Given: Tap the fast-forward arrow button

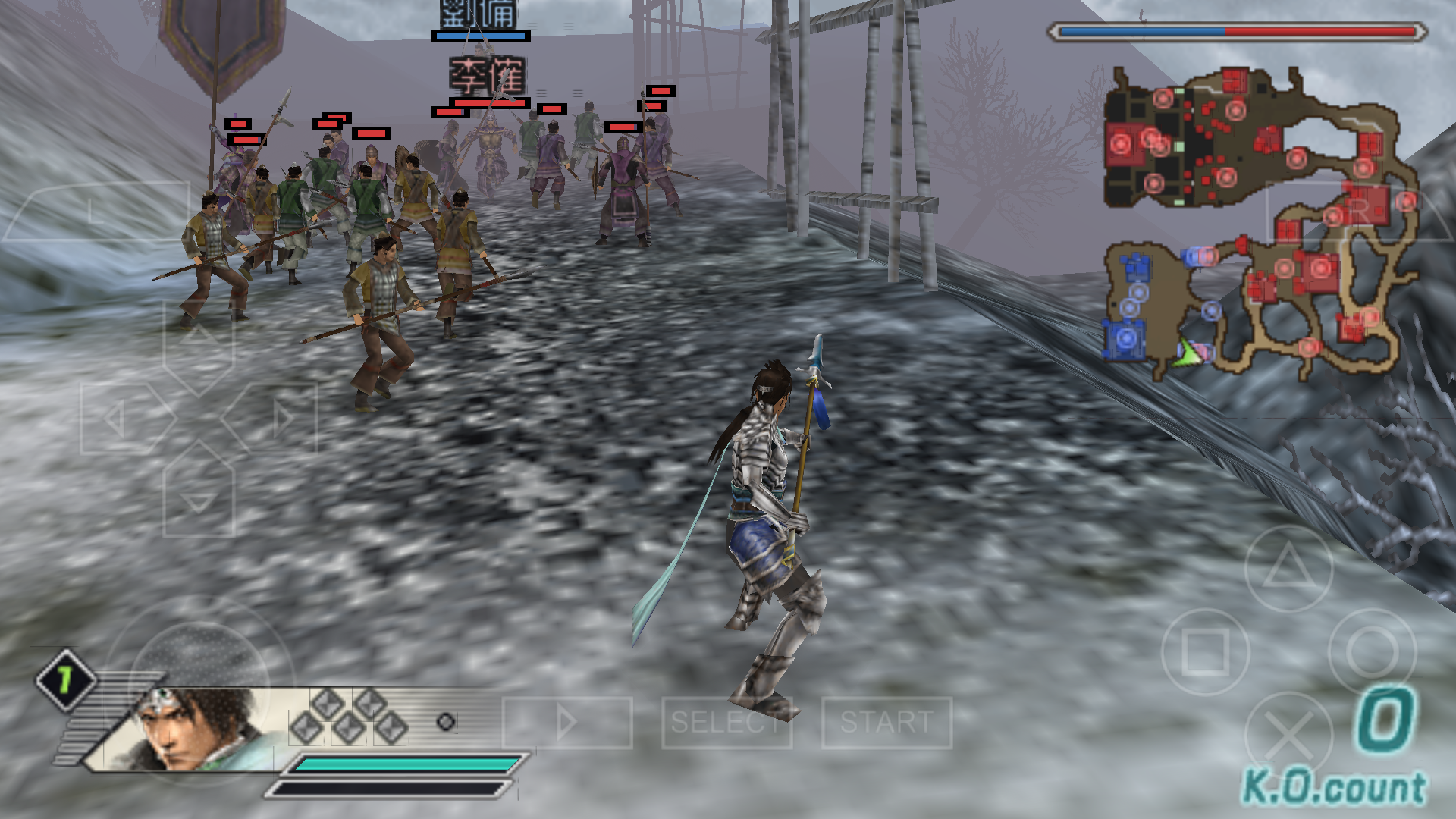Looking at the screenshot, I should (566, 722).
